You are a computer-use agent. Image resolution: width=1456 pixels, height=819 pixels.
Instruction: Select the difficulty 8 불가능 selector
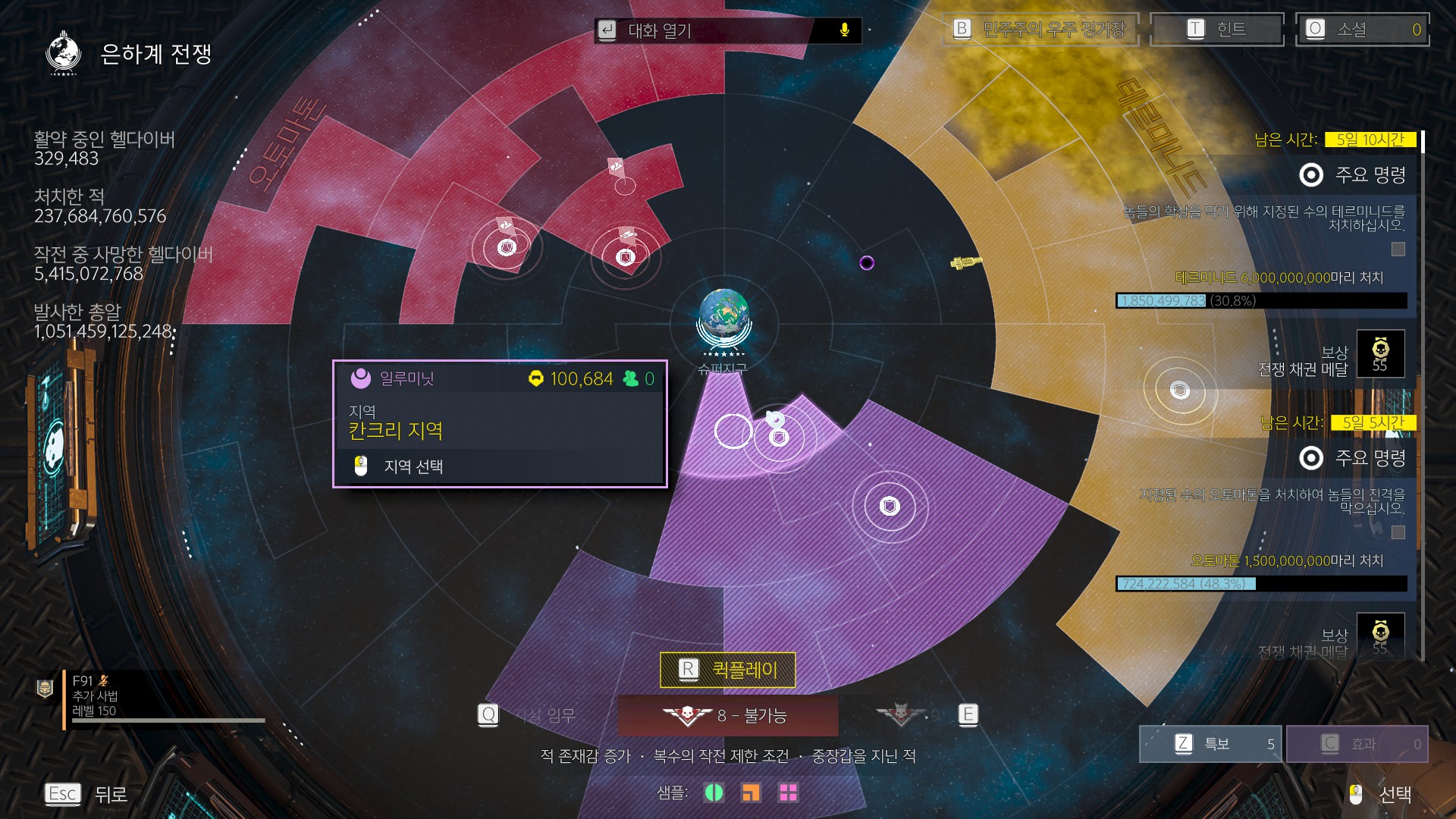728,715
